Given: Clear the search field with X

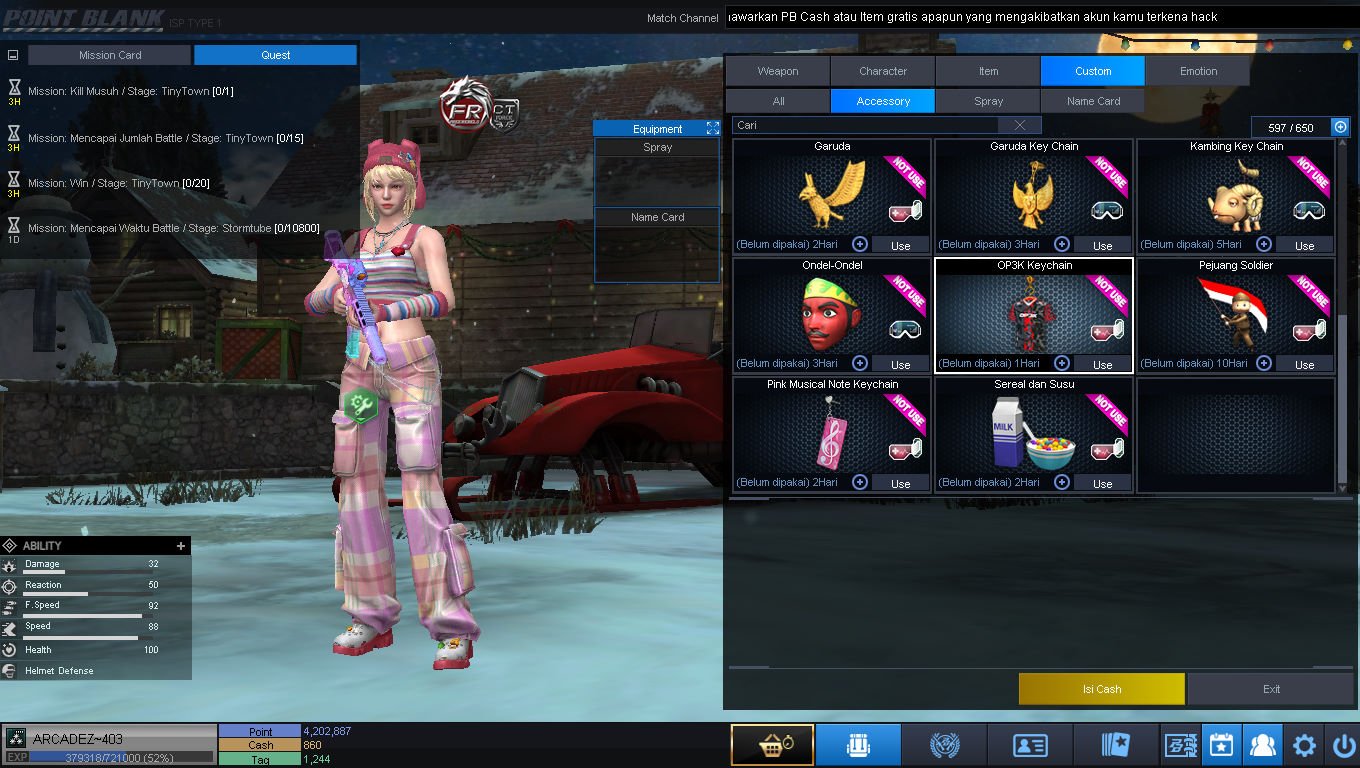Looking at the screenshot, I should click(x=1019, y=125).
